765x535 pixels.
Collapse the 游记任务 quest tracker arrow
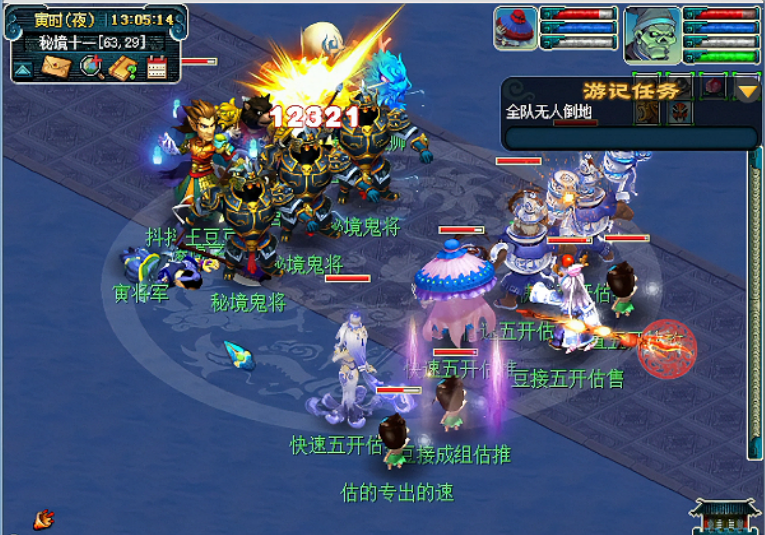click(x=748, y=91)
